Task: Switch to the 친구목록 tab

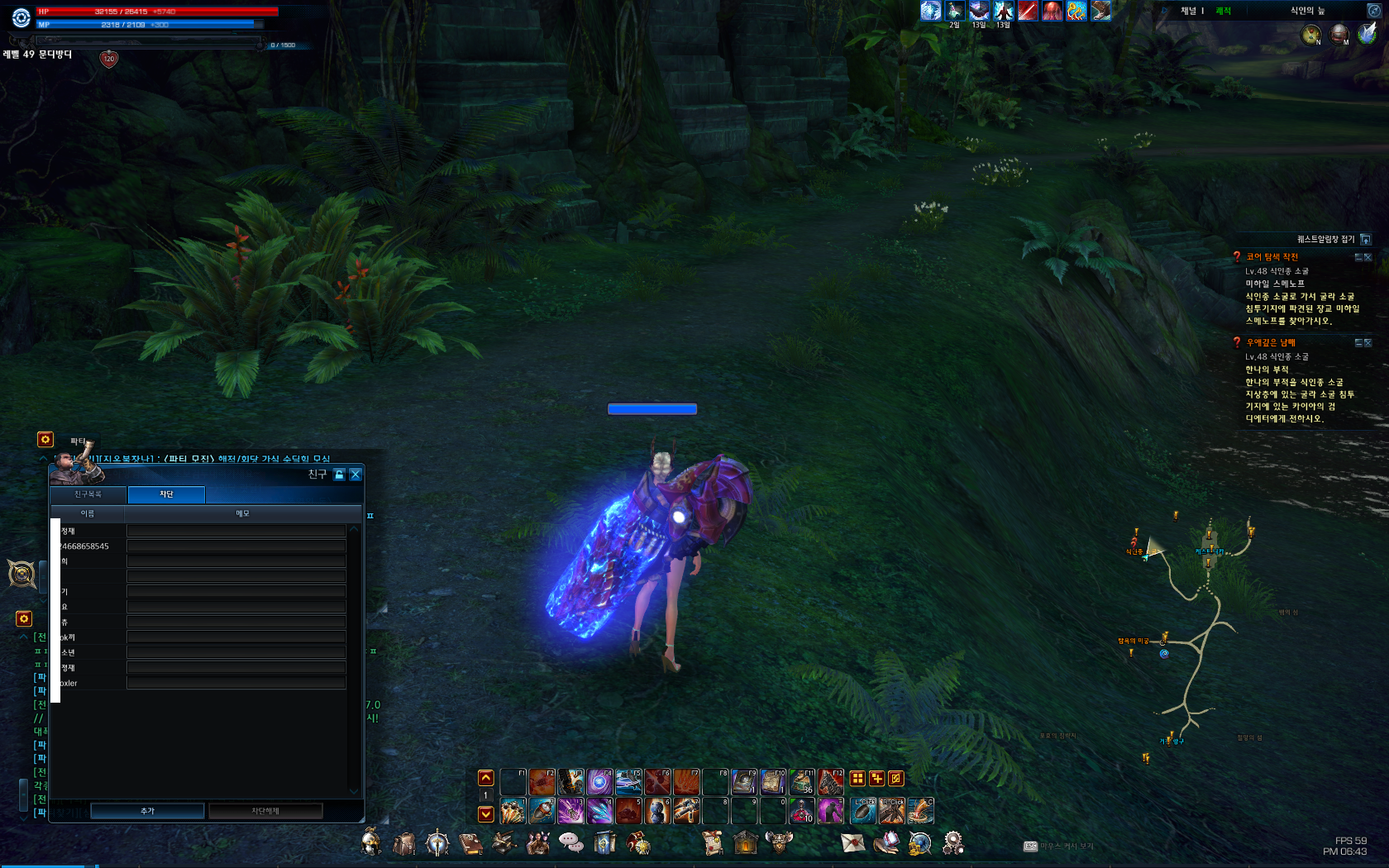Action: click(88, 494)
